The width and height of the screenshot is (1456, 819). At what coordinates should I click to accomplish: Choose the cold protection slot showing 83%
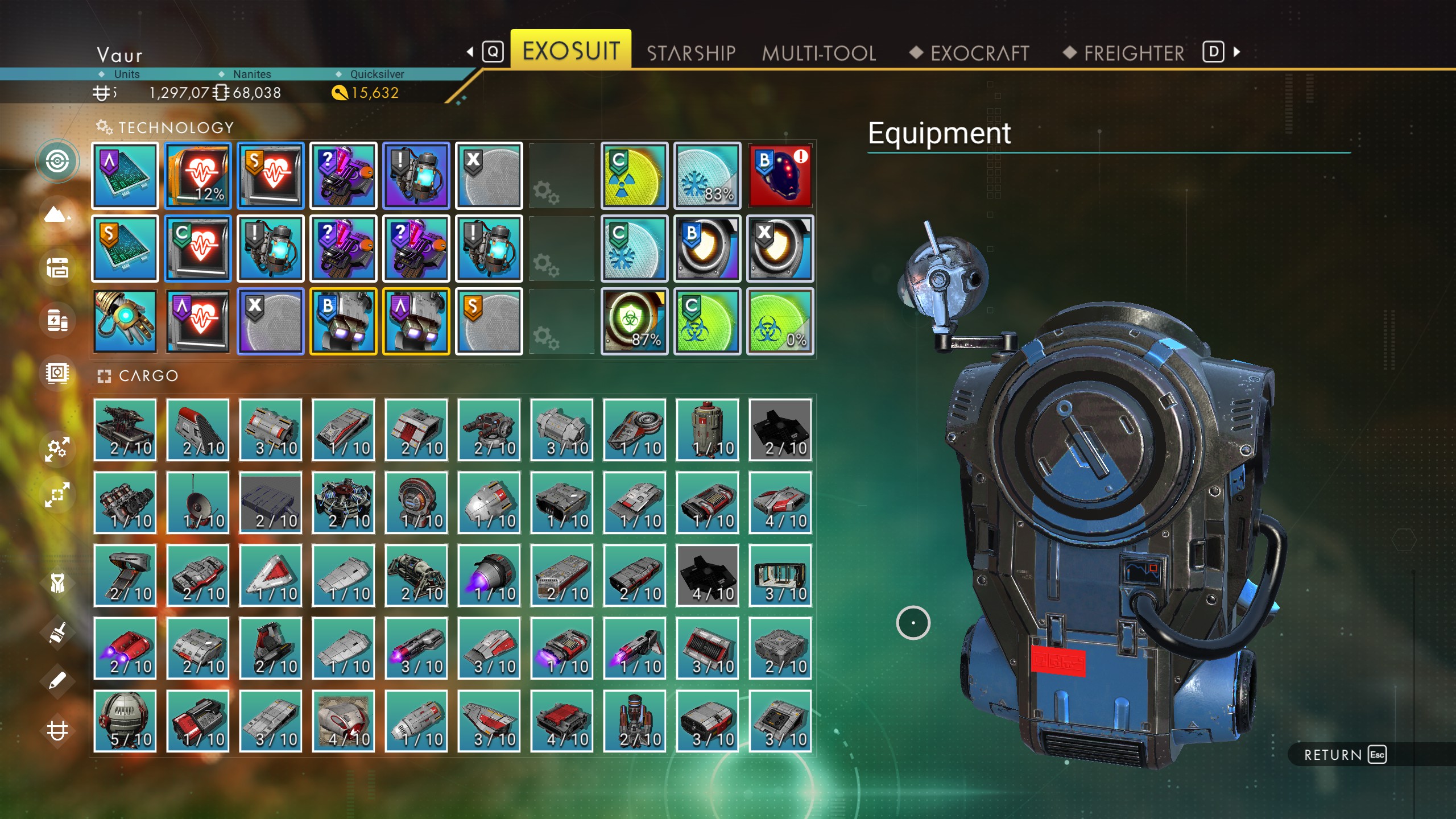coord(707,175)
